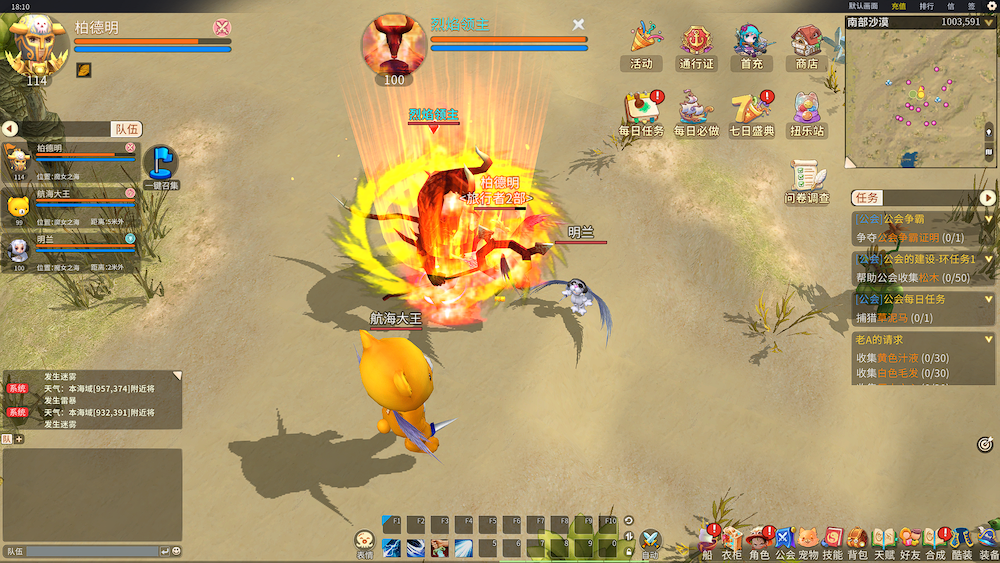Open the 宠物 pet menu
The image size is (1000, 563).
[x=808, y=540]
